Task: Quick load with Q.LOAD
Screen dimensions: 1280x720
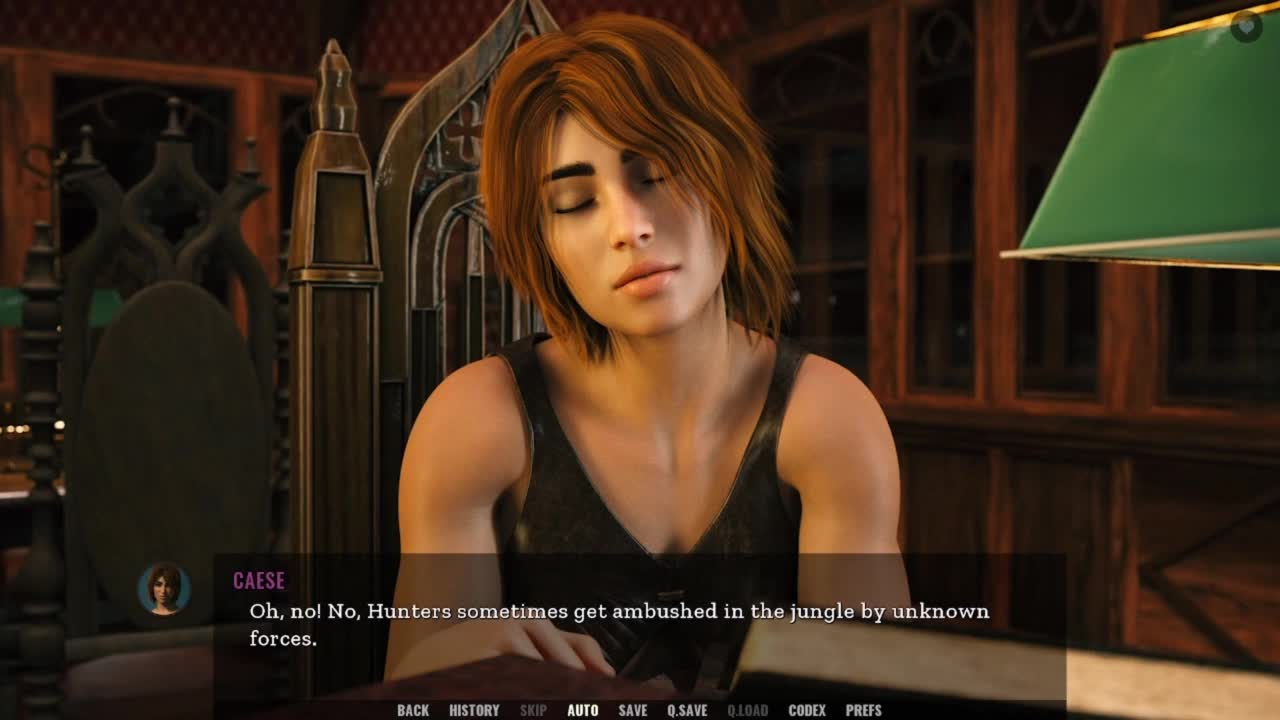Action: [747, 710]
